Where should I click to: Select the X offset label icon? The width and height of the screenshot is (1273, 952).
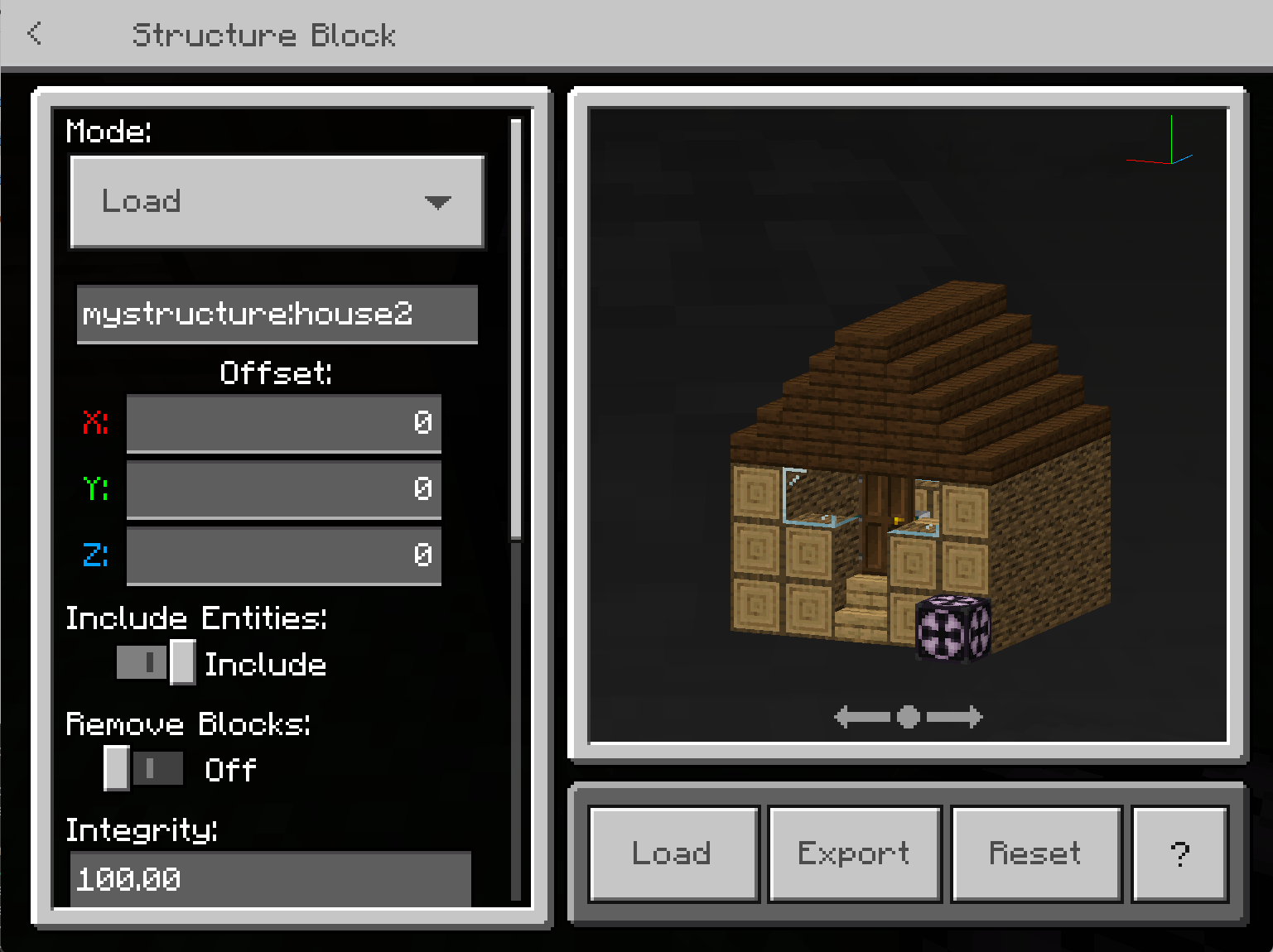95,423
